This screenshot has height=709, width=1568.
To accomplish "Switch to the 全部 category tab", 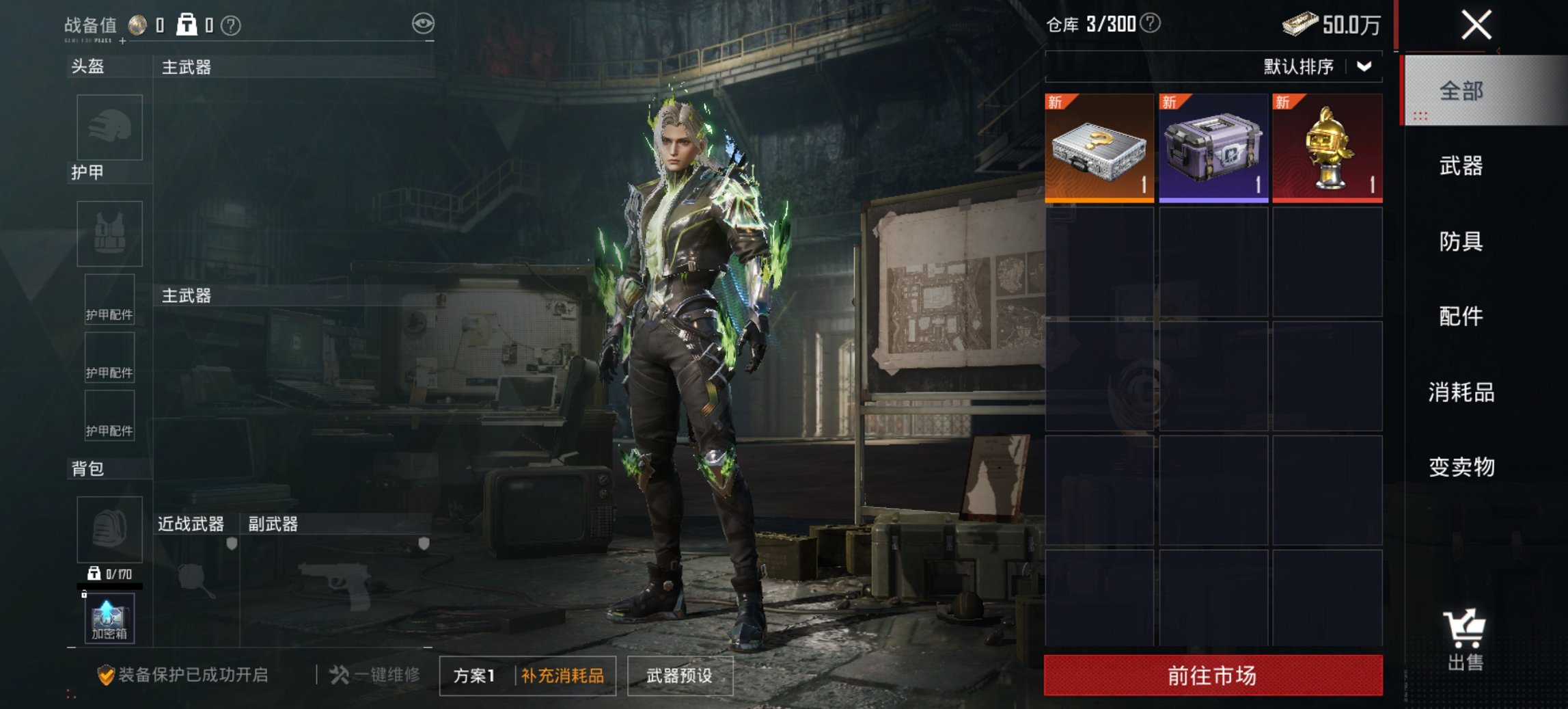I will pyautogui.click(x=1461, y=91).
